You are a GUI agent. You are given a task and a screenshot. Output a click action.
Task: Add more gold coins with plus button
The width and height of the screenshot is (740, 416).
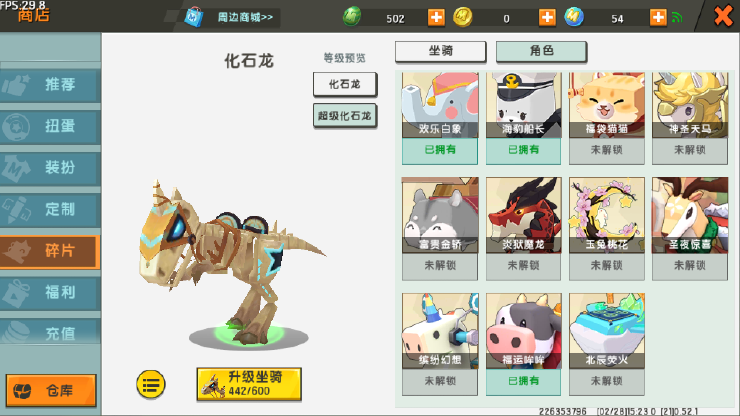(547, 17)
